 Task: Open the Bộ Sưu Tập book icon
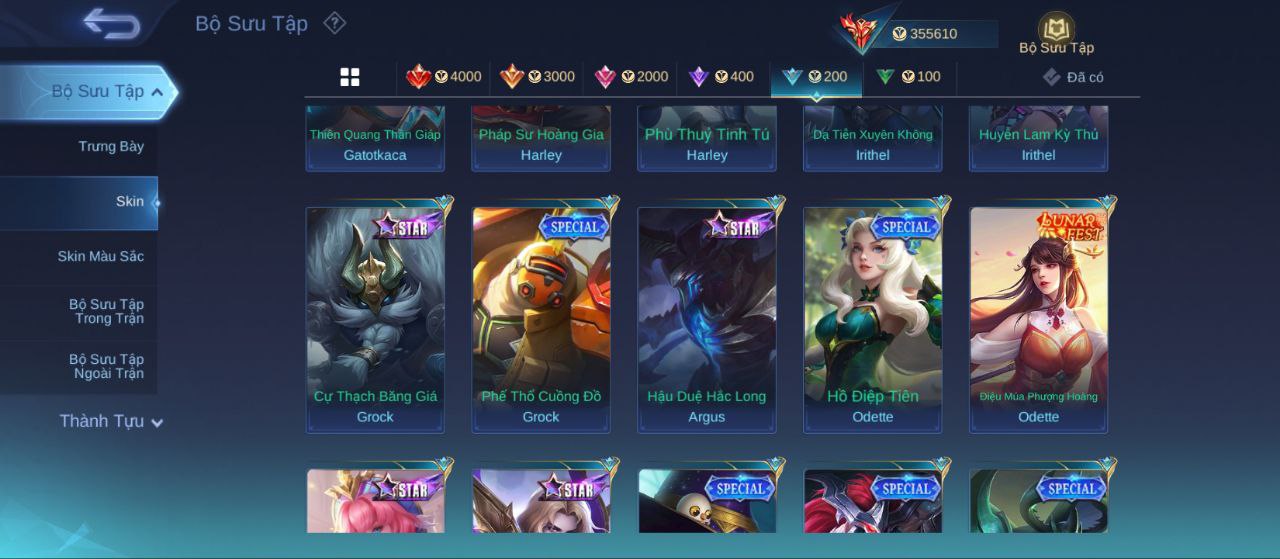click(x=1056, y=32)
